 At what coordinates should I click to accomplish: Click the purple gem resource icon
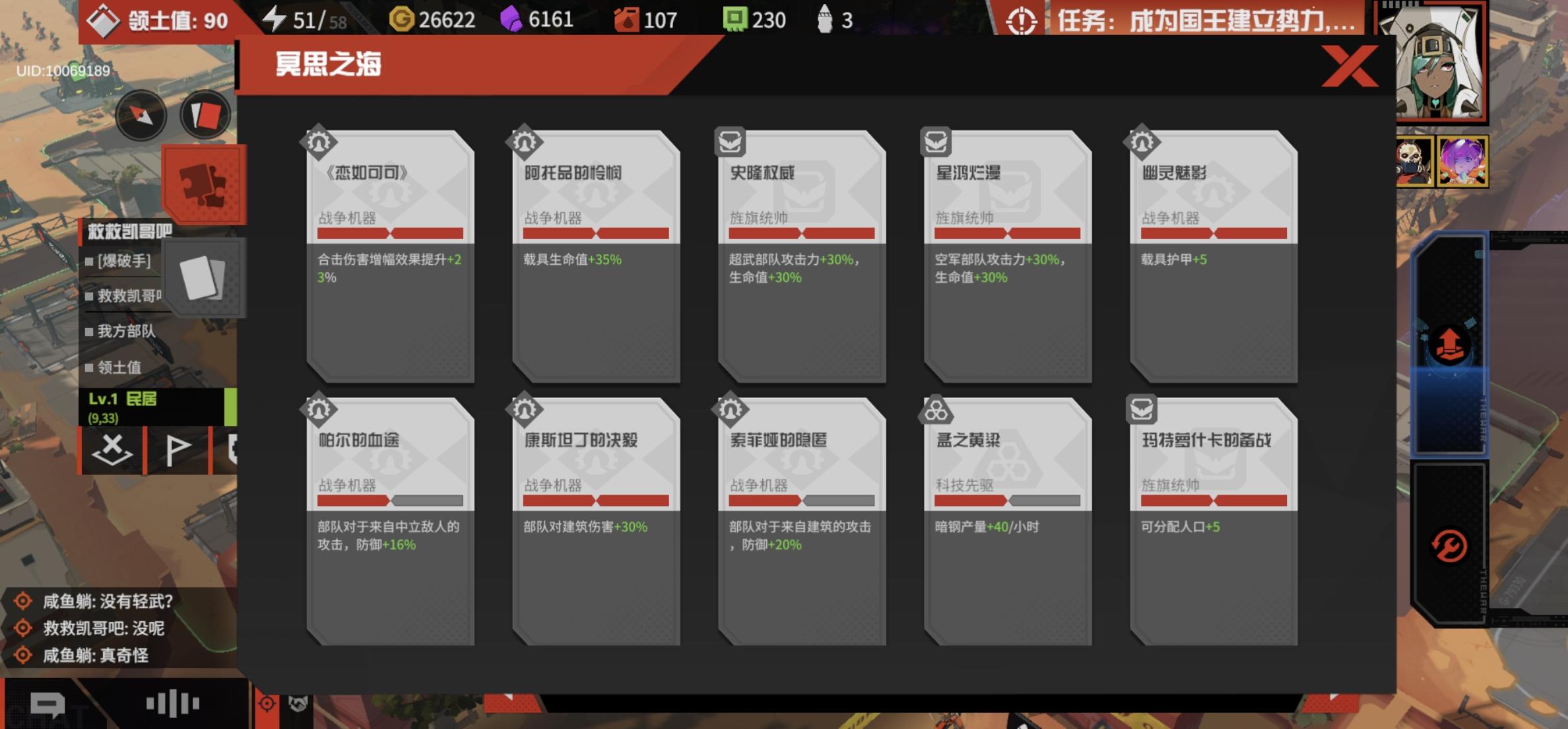pos(511,19)
